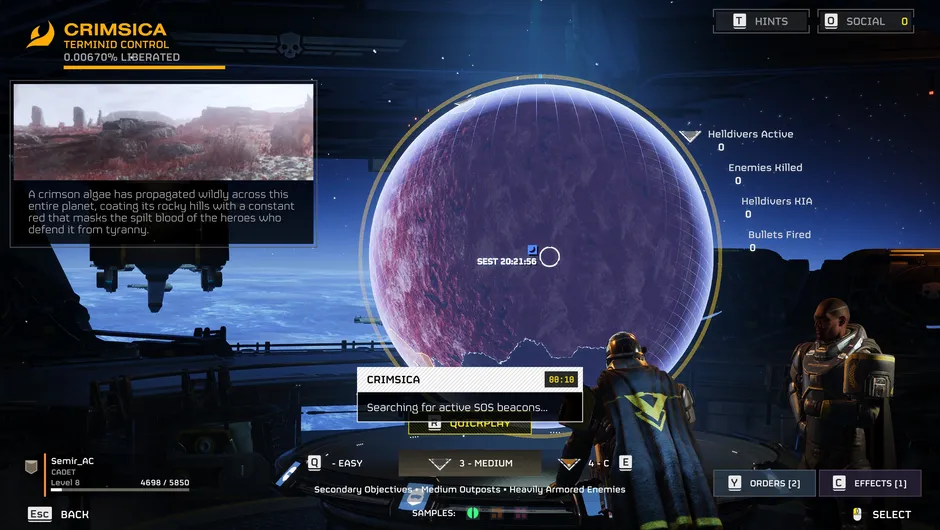The width and height of the screenshot is (940, 530).
Task: Raise the difficulty to level 4
Action: click(596, 463)
